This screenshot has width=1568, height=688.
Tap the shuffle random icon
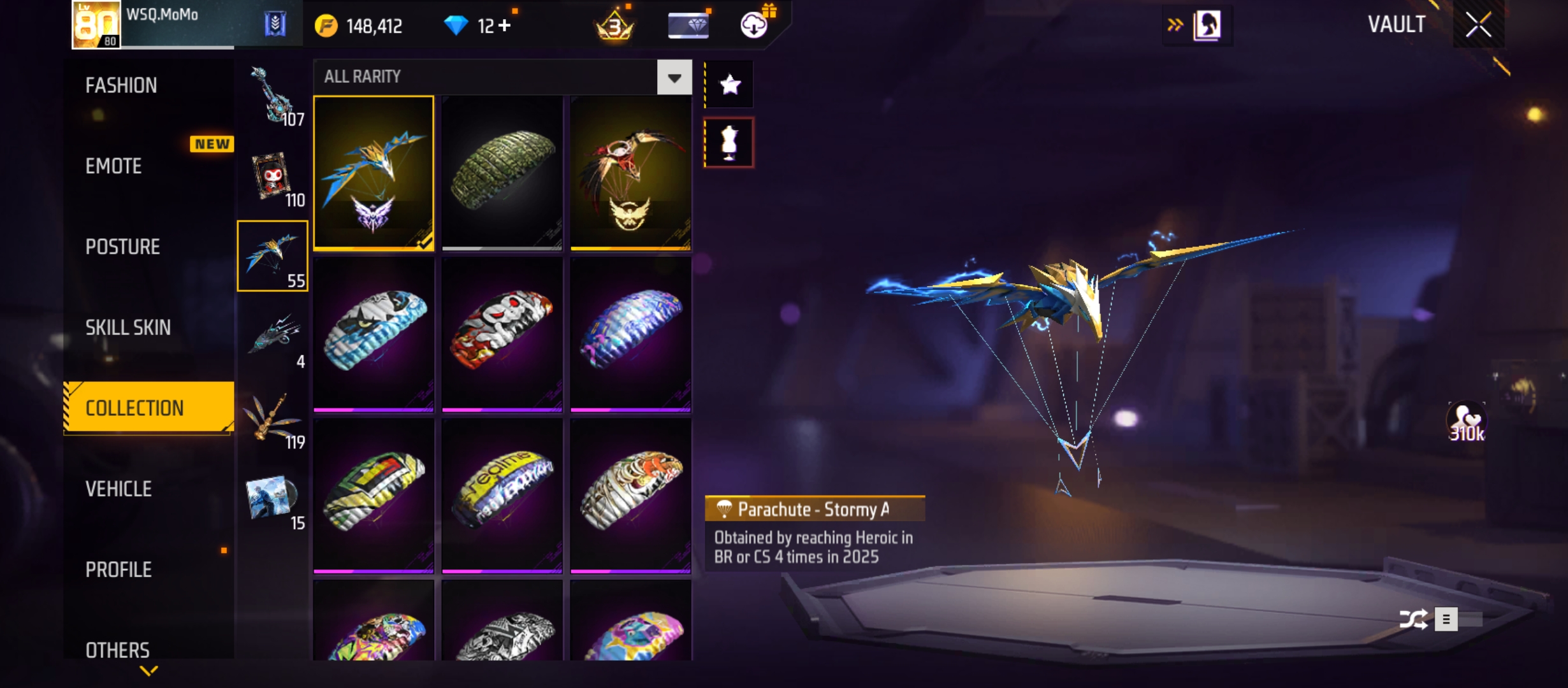(x=1413, y=619)
